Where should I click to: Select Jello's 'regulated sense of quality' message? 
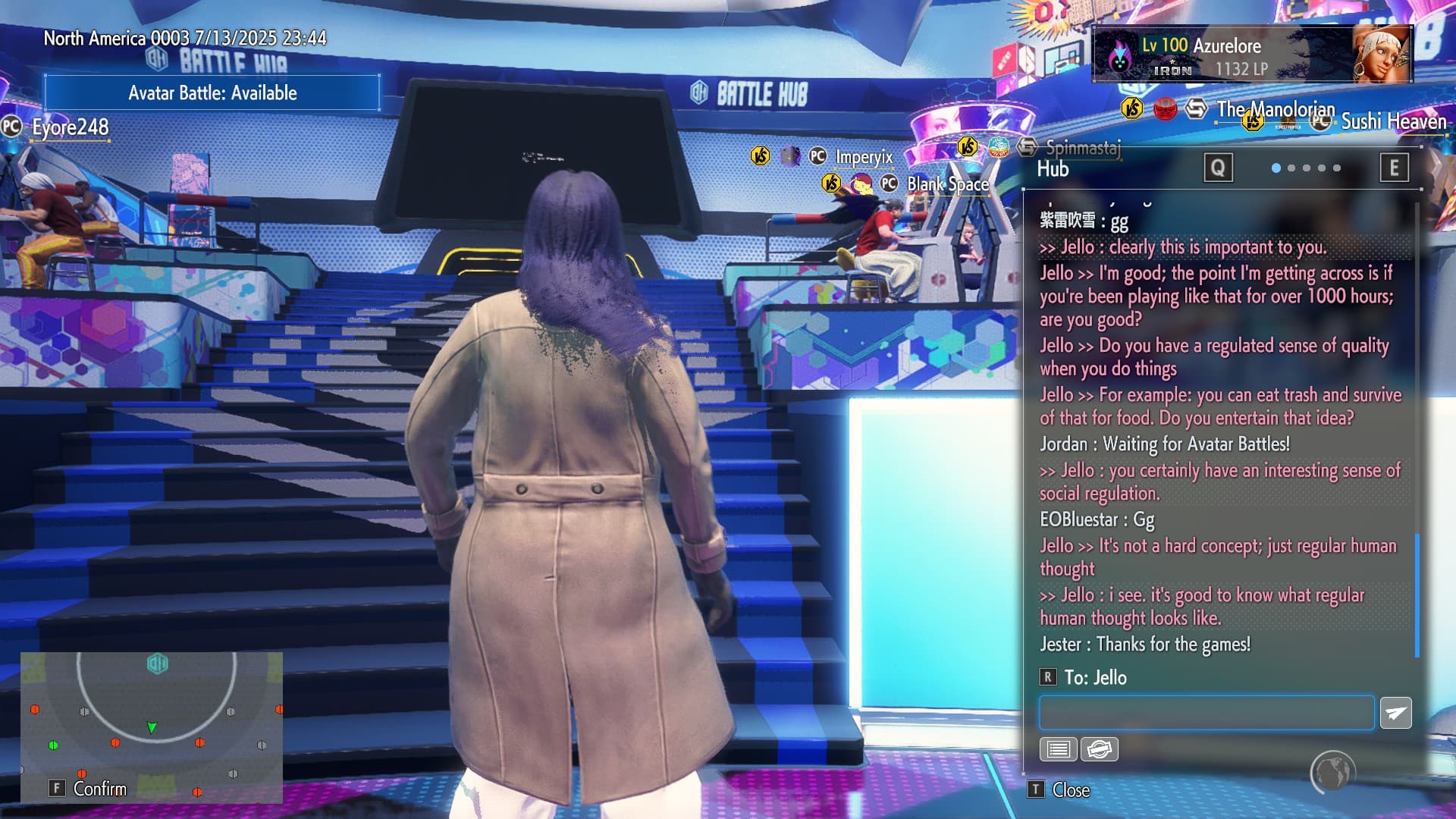coord(1213,357)
